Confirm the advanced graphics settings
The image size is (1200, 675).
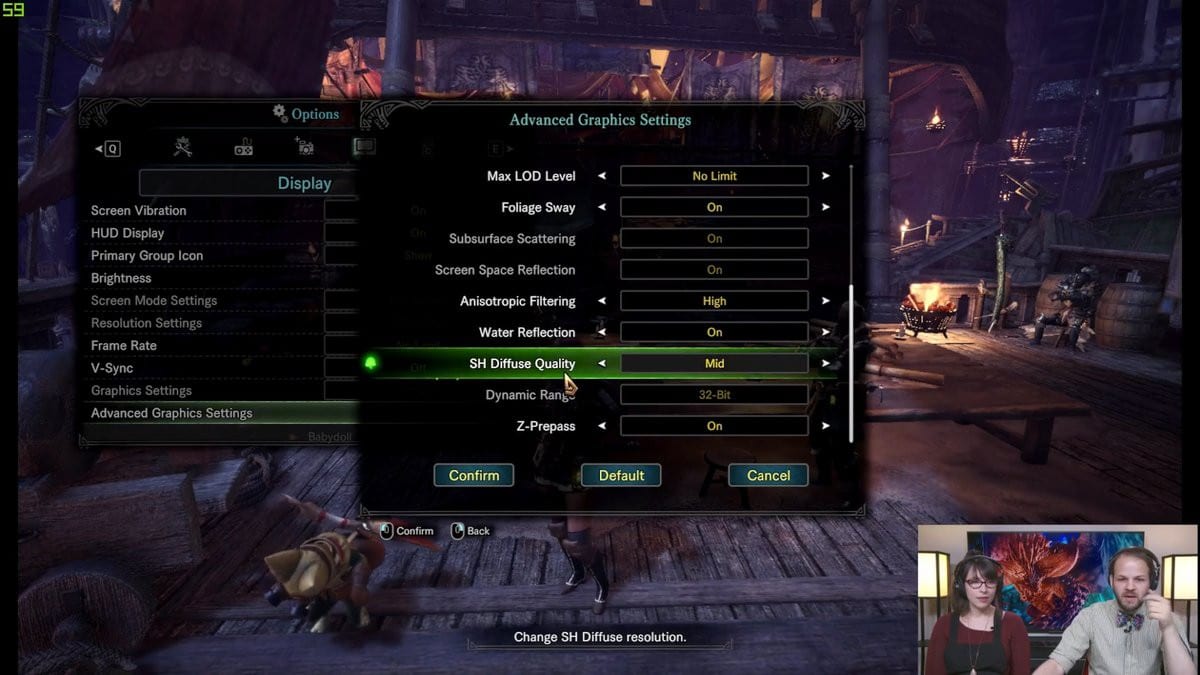coord(473,475)
